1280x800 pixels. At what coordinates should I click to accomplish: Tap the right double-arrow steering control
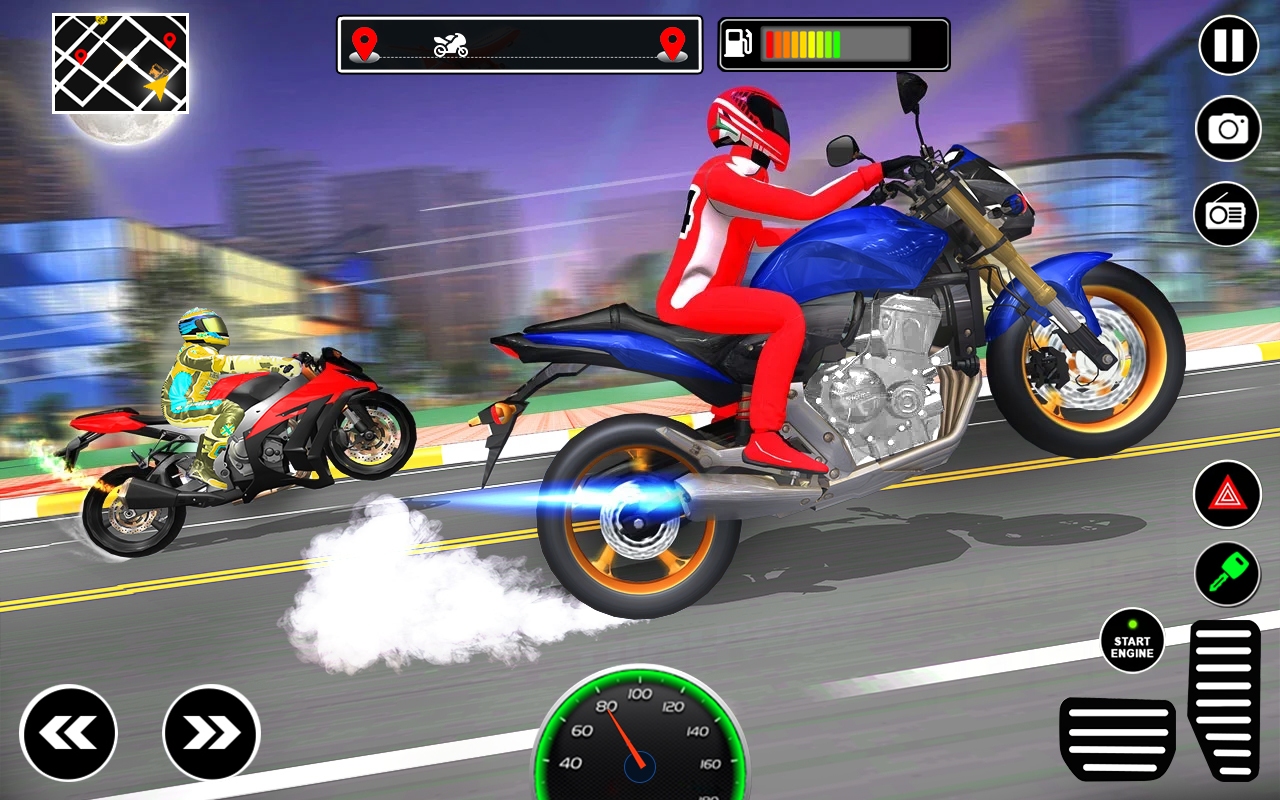211,731
